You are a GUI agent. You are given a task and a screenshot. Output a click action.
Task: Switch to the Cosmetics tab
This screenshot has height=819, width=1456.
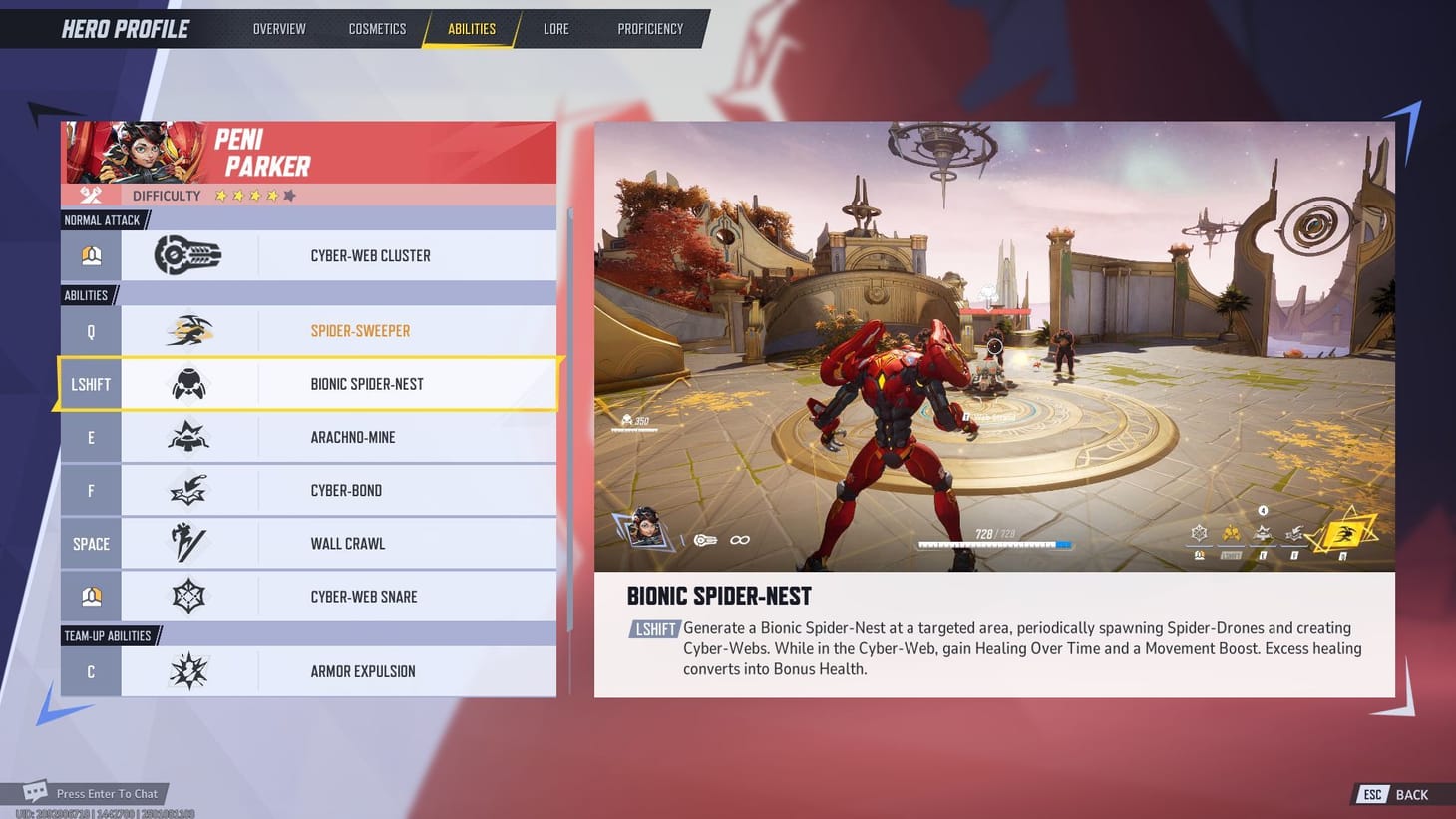tap(377, 28)
